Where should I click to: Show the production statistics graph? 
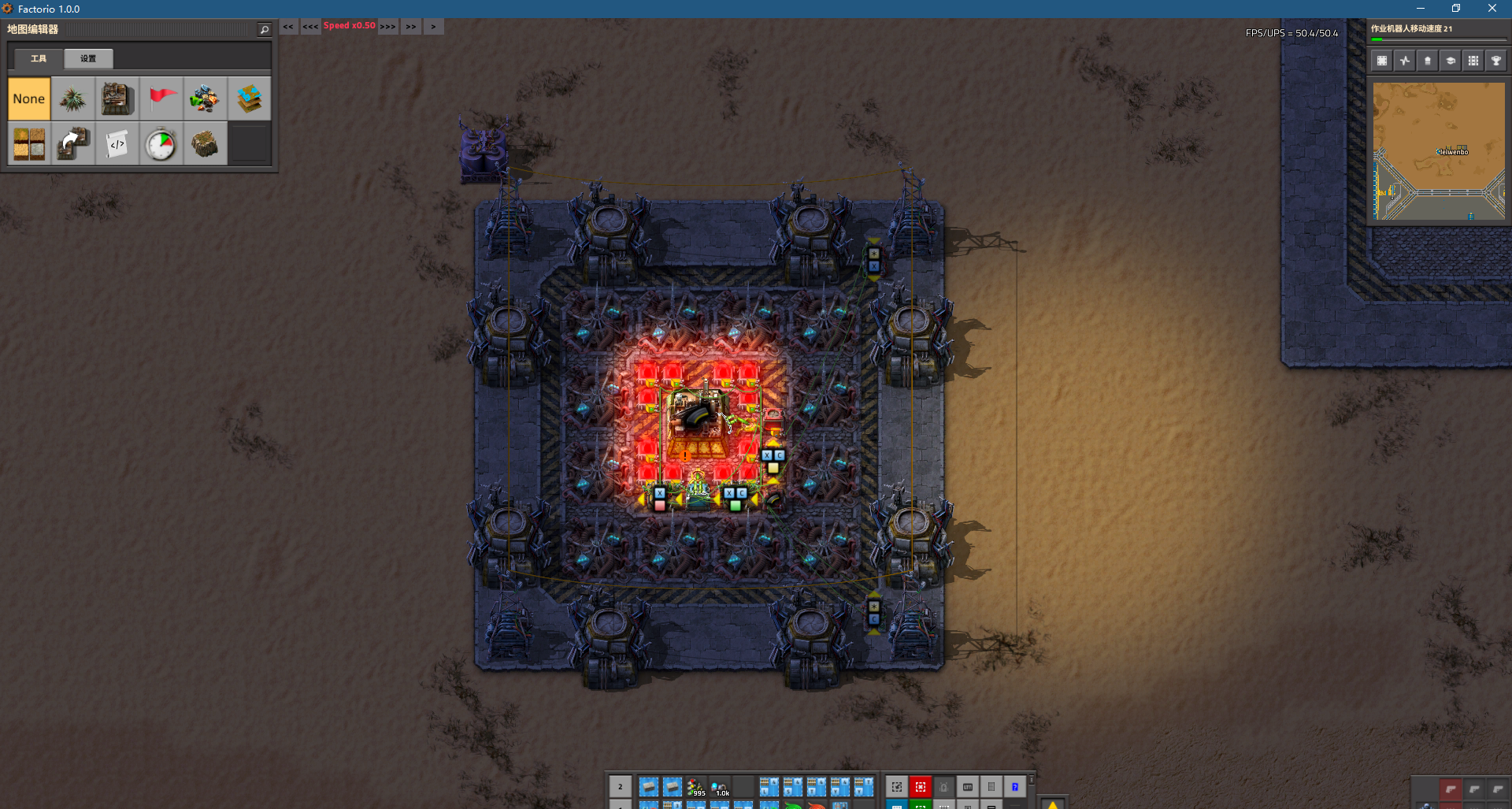[x=1404, y=60]
